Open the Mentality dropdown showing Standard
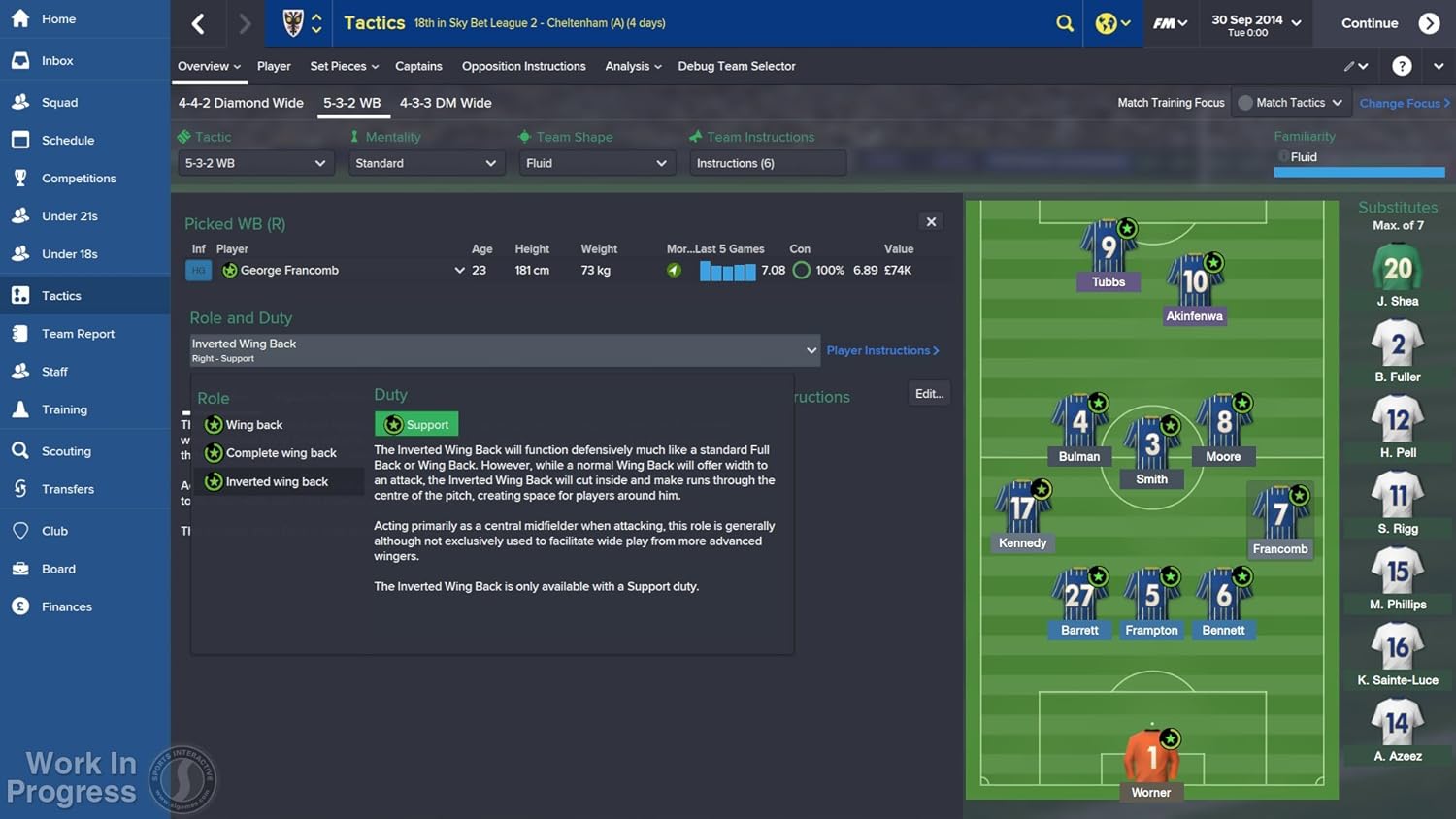Viewport: 1456px width, 819px height. pos(425,163)
